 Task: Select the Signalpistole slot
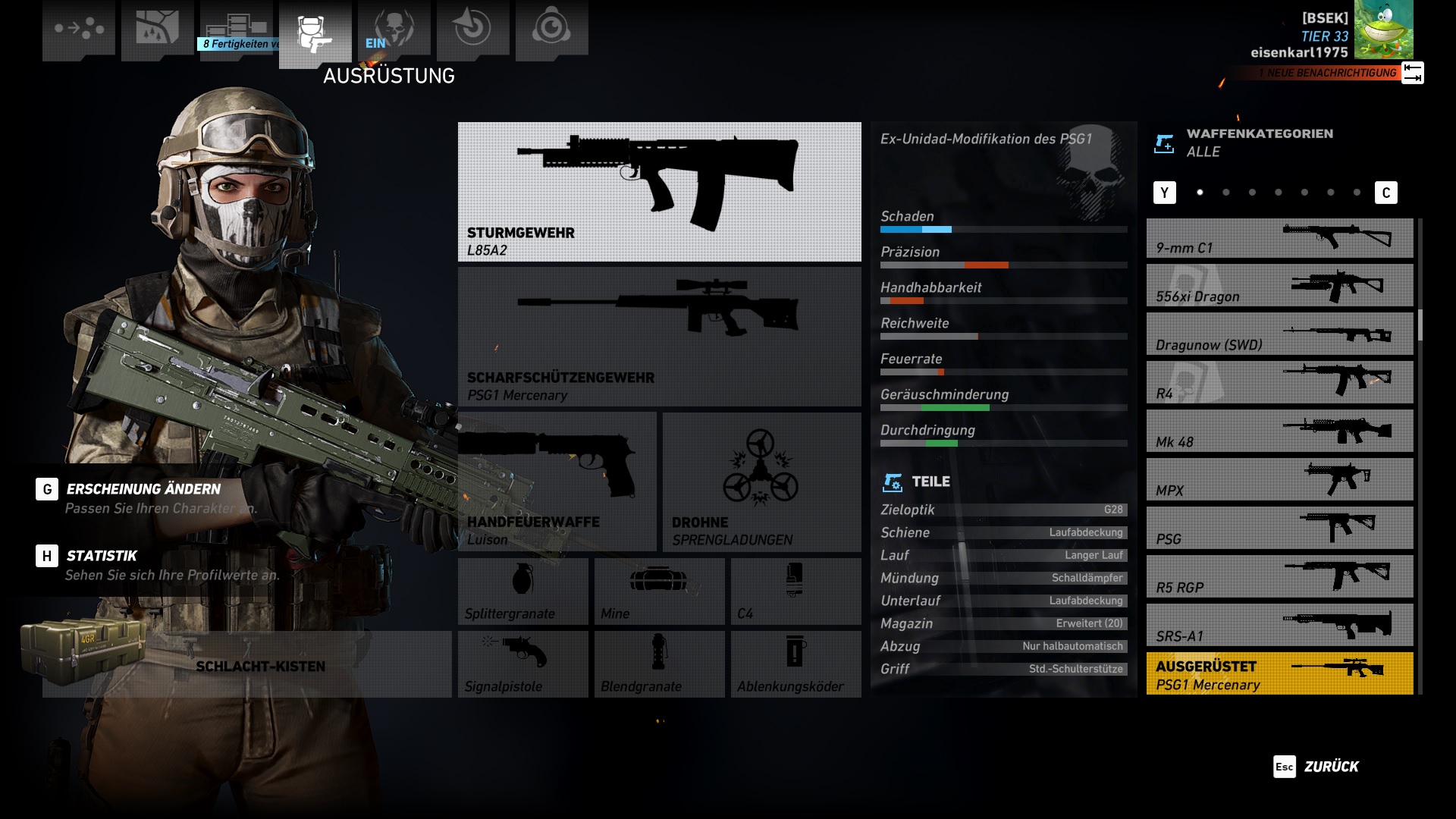tap(522, 664)
